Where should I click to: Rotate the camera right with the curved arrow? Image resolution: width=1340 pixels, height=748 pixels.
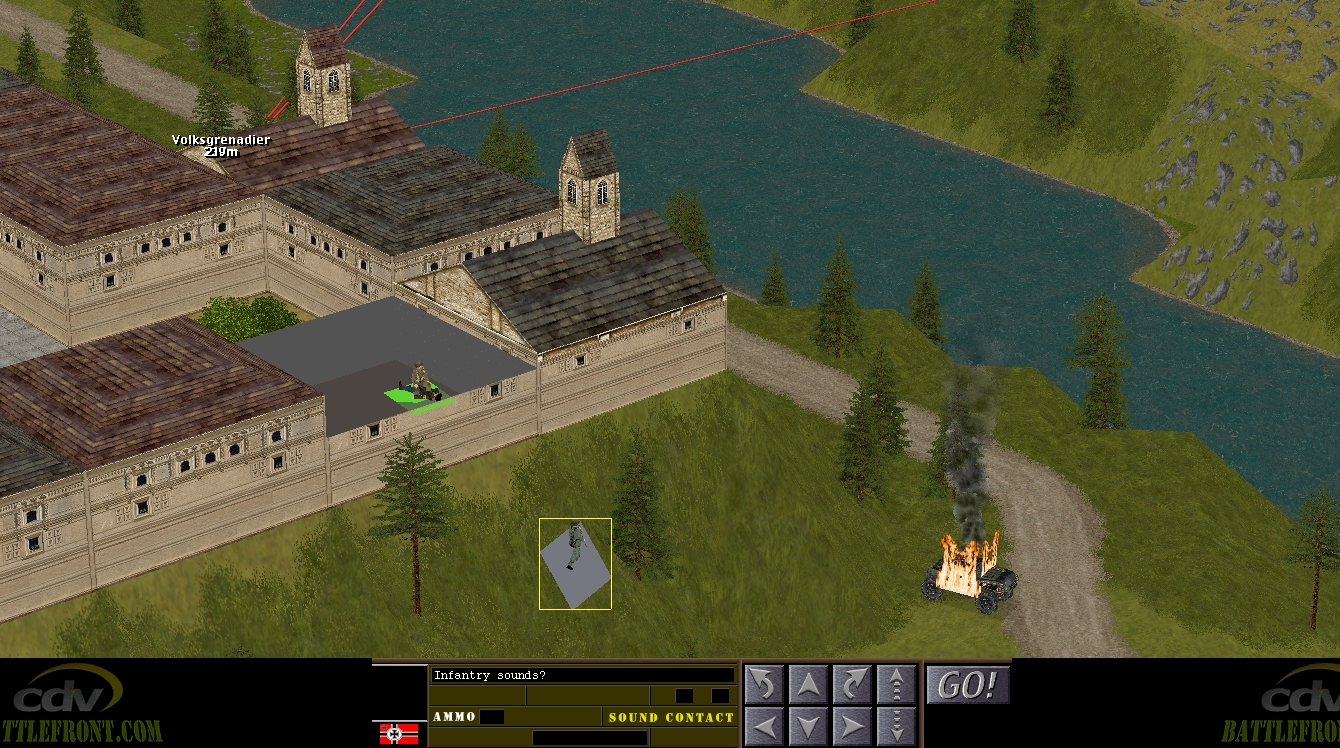pyautogui.click(x=852, y=684)
